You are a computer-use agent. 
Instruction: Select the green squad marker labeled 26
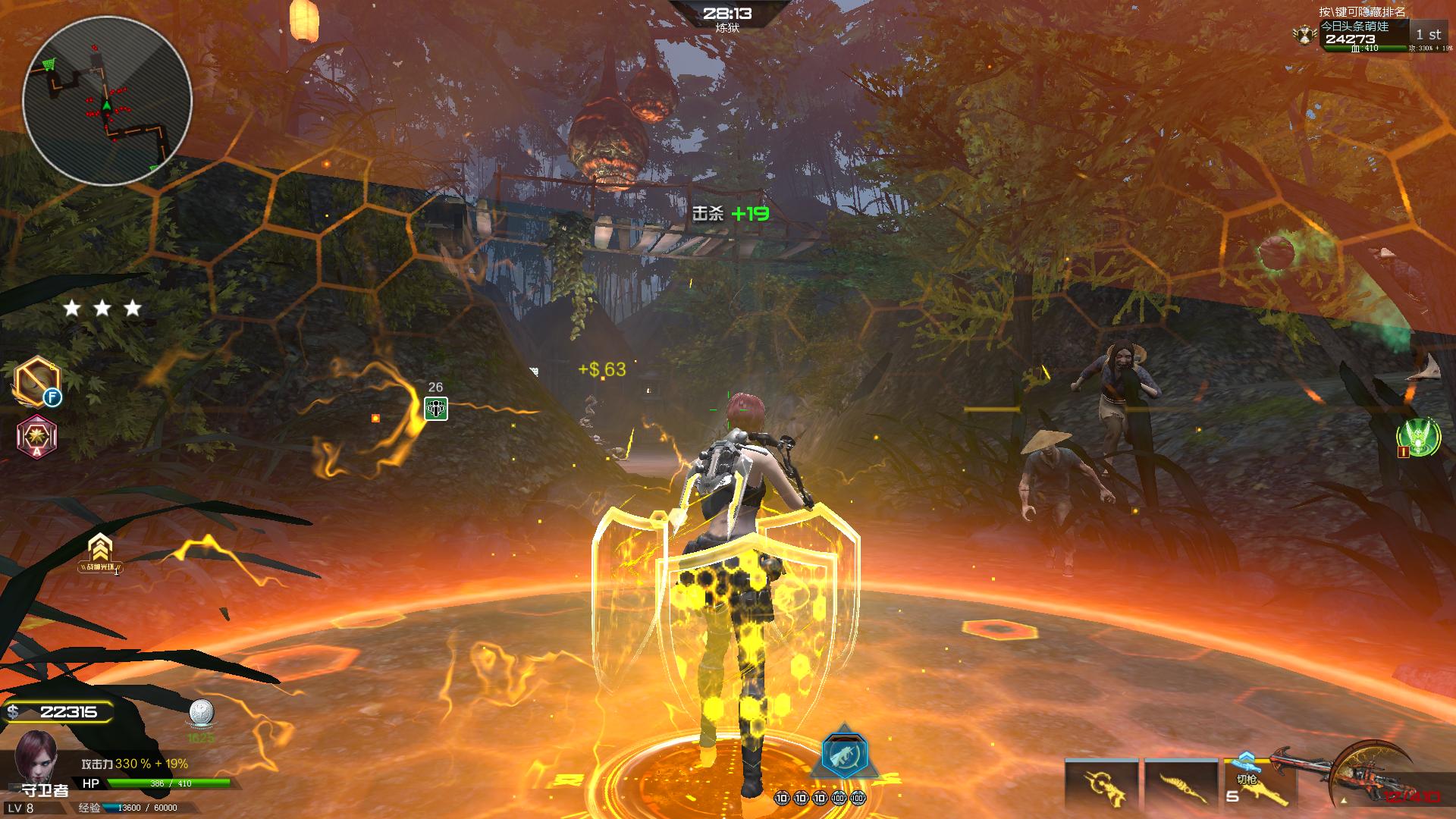coord(435,408)
